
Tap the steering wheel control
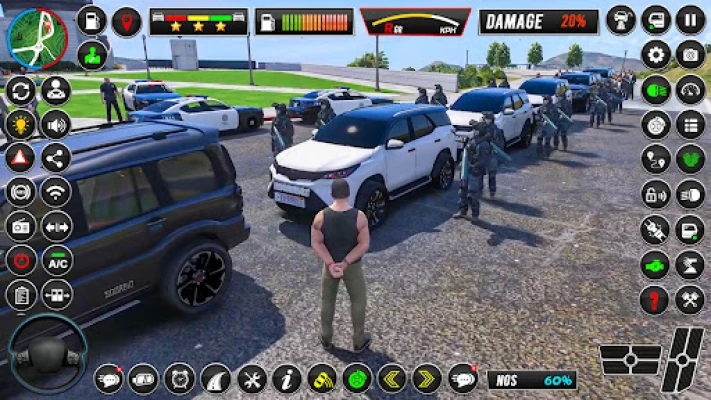[x=47, y=353]
